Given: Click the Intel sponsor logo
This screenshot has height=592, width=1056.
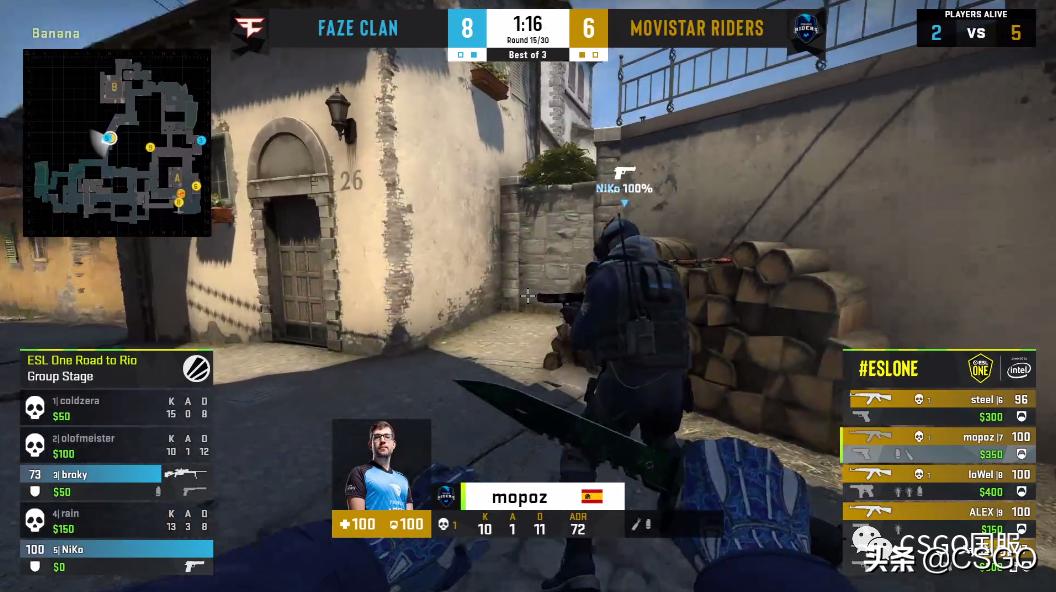Looking at the screenshot, I should (x=1019, y=368).
